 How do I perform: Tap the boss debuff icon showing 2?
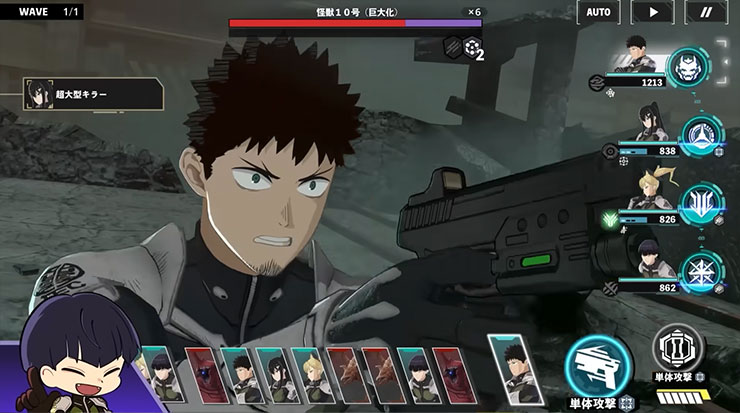(473, 48)
